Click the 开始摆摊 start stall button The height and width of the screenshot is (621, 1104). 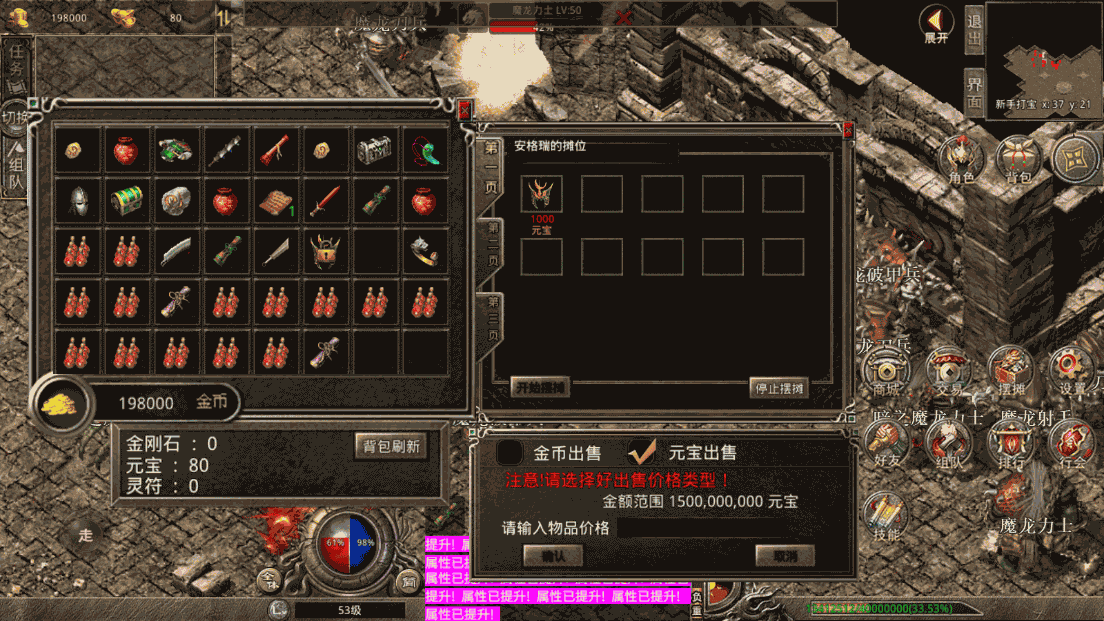[x=540, y=387]
